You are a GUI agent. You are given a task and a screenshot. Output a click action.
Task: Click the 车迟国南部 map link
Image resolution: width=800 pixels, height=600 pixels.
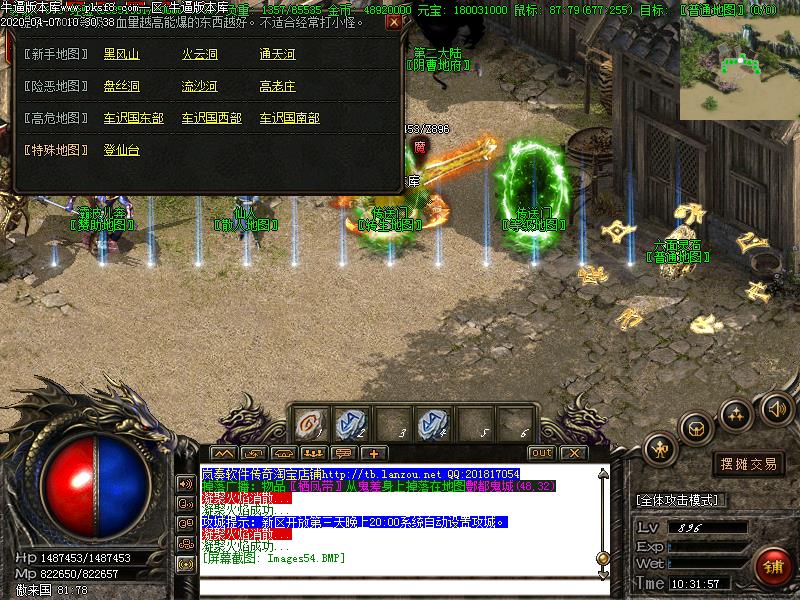(x=289, y=118)
